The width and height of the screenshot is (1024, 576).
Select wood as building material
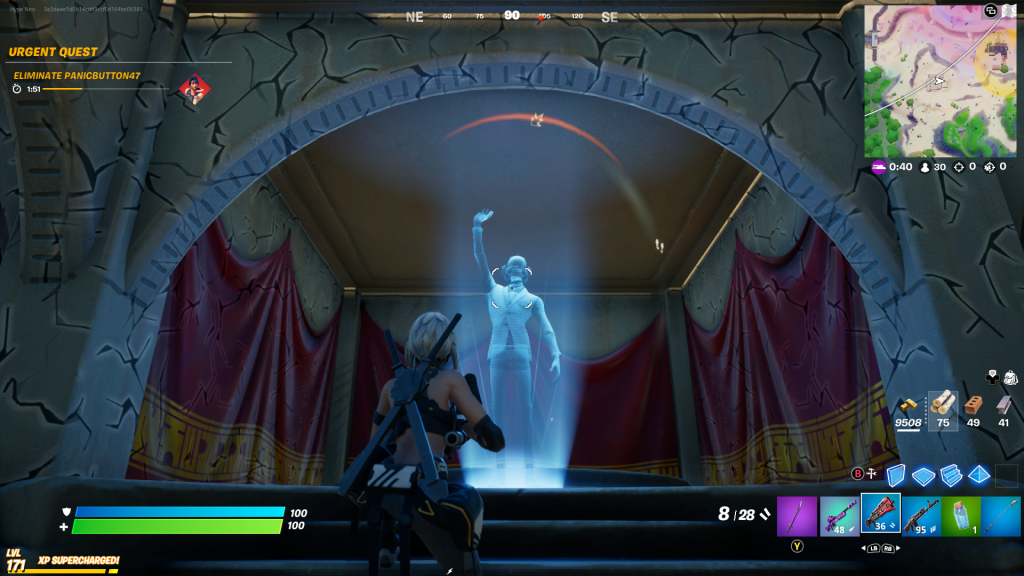(942, 404)
